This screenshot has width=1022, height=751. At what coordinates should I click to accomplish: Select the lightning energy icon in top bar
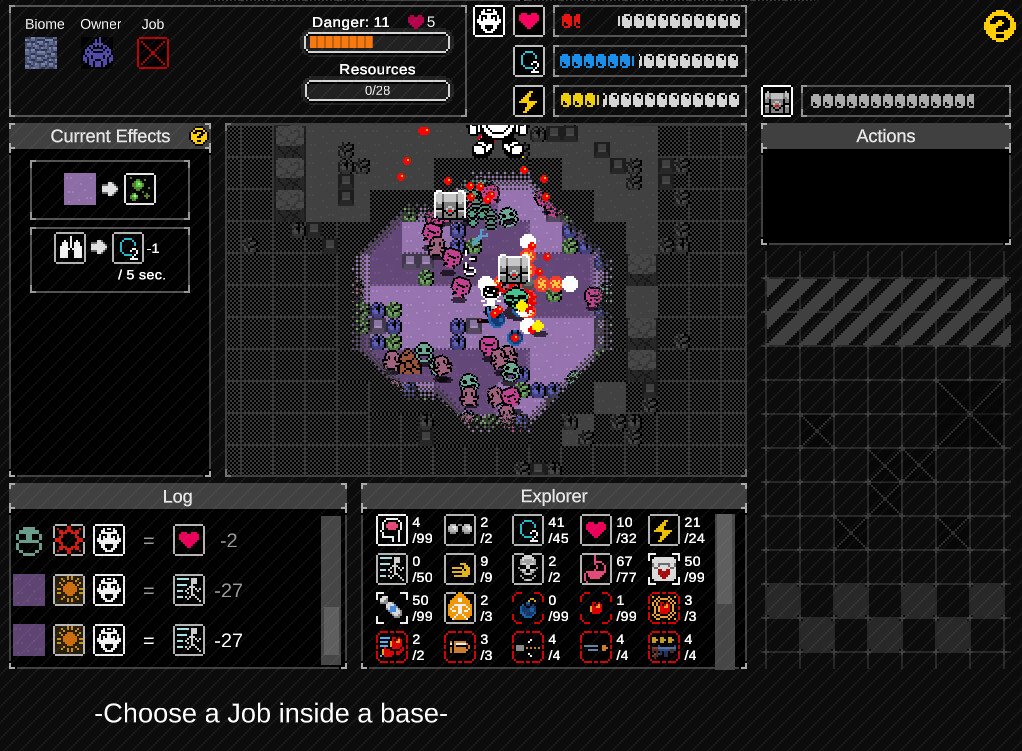click(529, 101)
